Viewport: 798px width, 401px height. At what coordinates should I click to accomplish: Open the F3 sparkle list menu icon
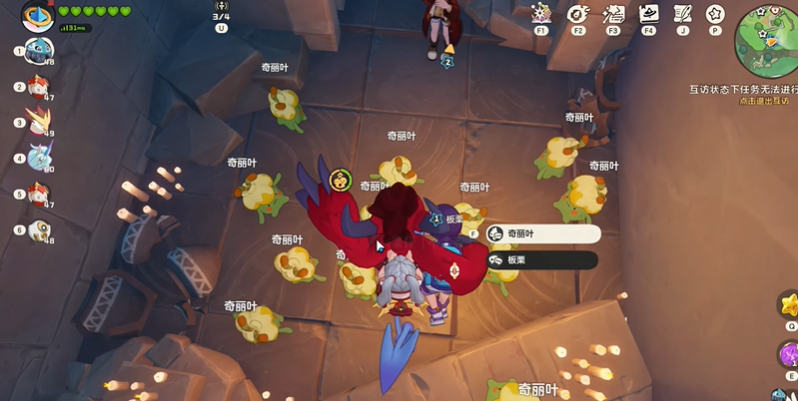click(613, 14)
